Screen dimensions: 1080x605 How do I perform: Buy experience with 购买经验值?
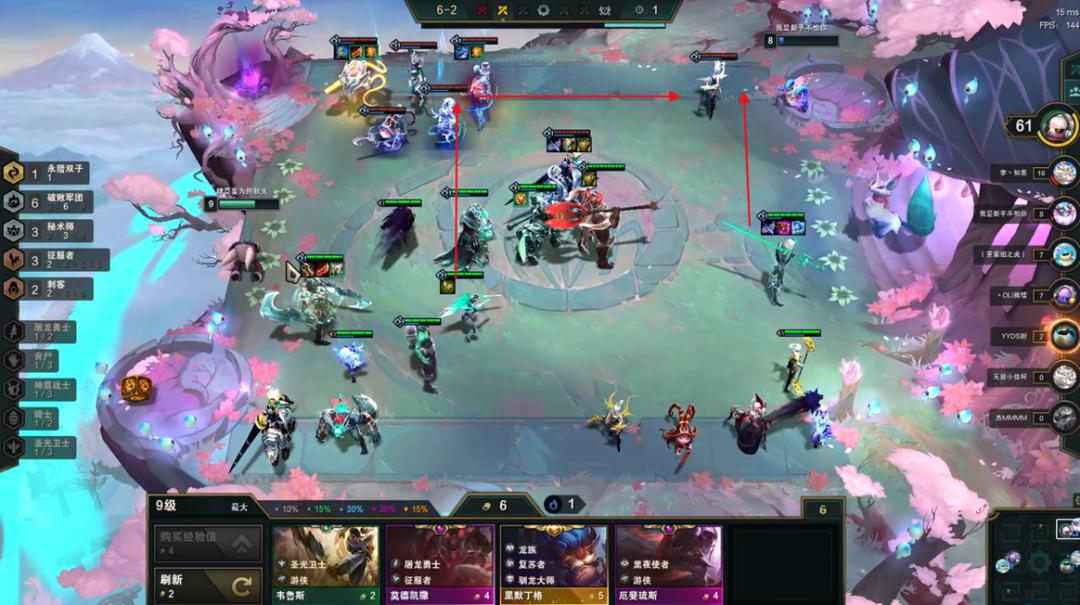pyautogui.click(x=208, y=544)
